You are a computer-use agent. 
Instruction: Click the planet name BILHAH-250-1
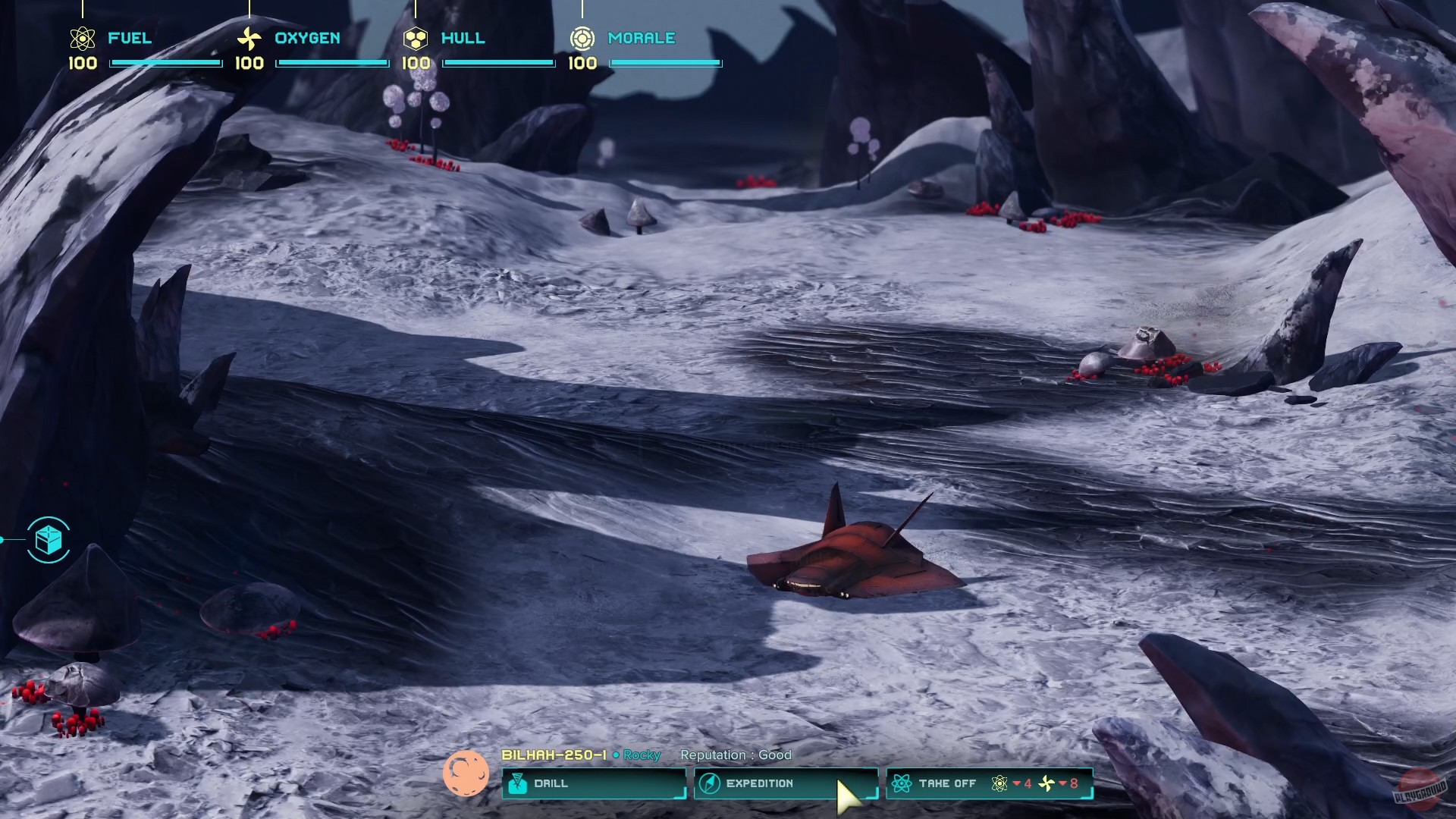pos(554,755)
